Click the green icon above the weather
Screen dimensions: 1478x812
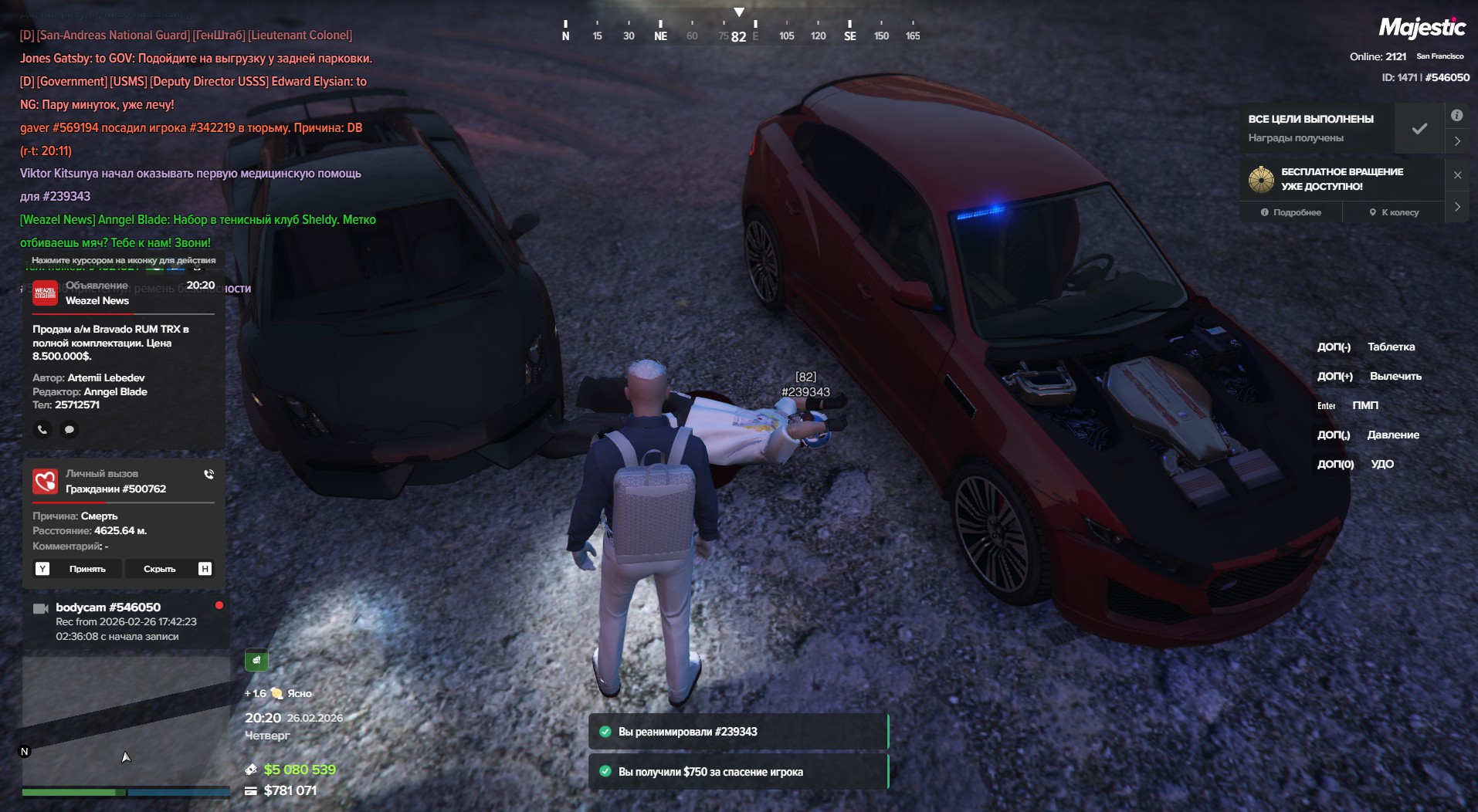[256, 660]
